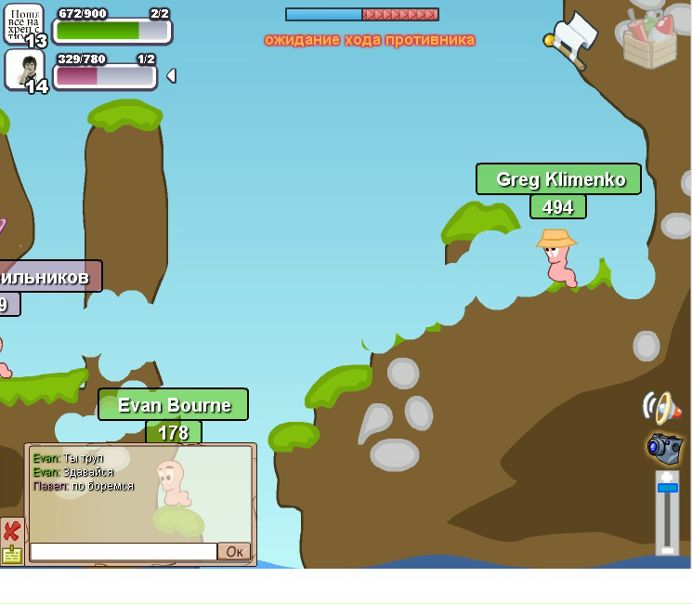Select the level 14 player portrait
The image size is (692, 604).
tap(24, 69)
